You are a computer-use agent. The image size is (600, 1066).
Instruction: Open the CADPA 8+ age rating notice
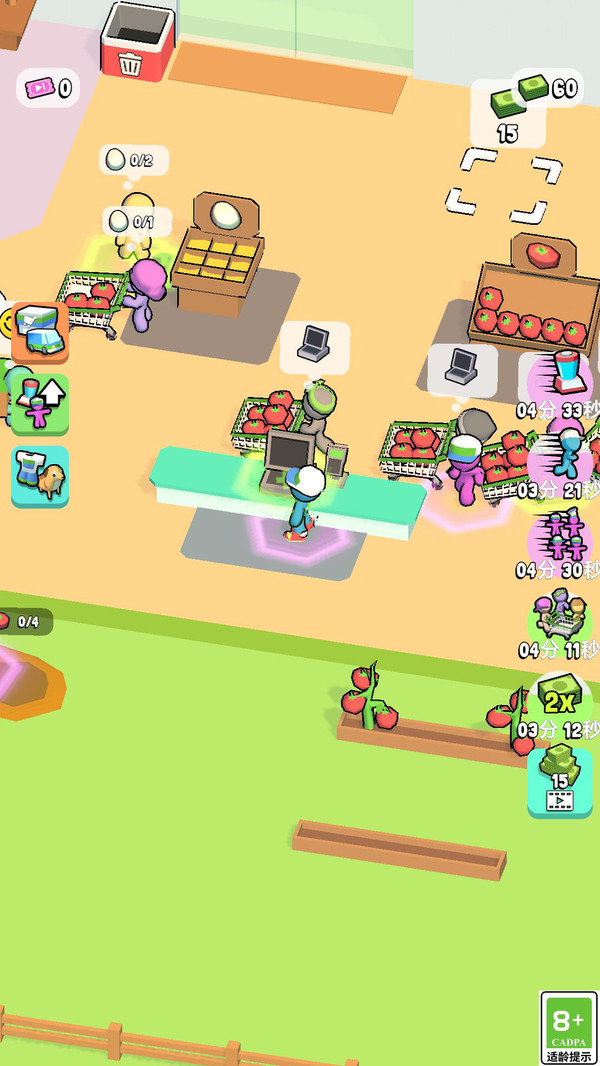[568, 1028]
